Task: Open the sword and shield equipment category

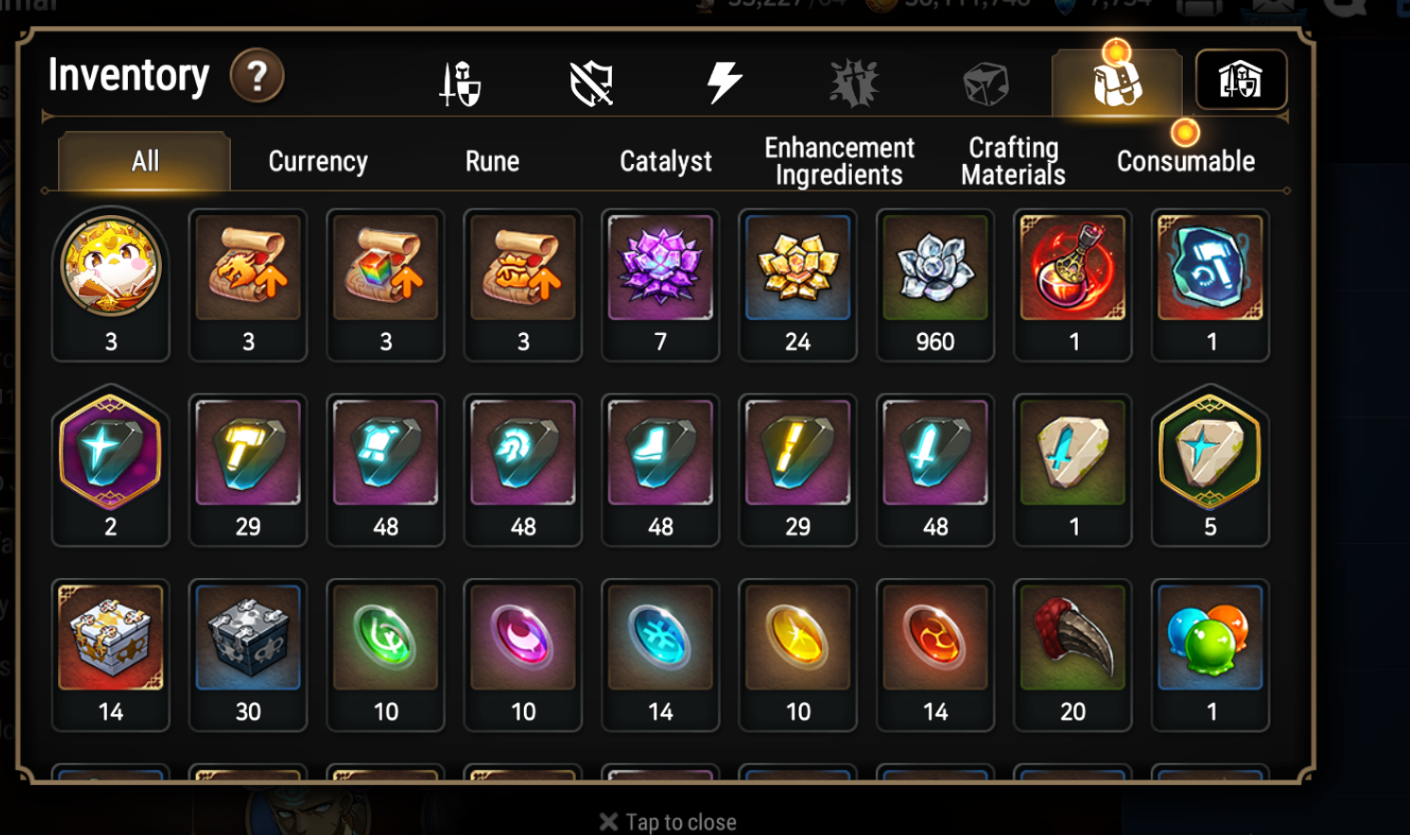Action: pos(460,83)
